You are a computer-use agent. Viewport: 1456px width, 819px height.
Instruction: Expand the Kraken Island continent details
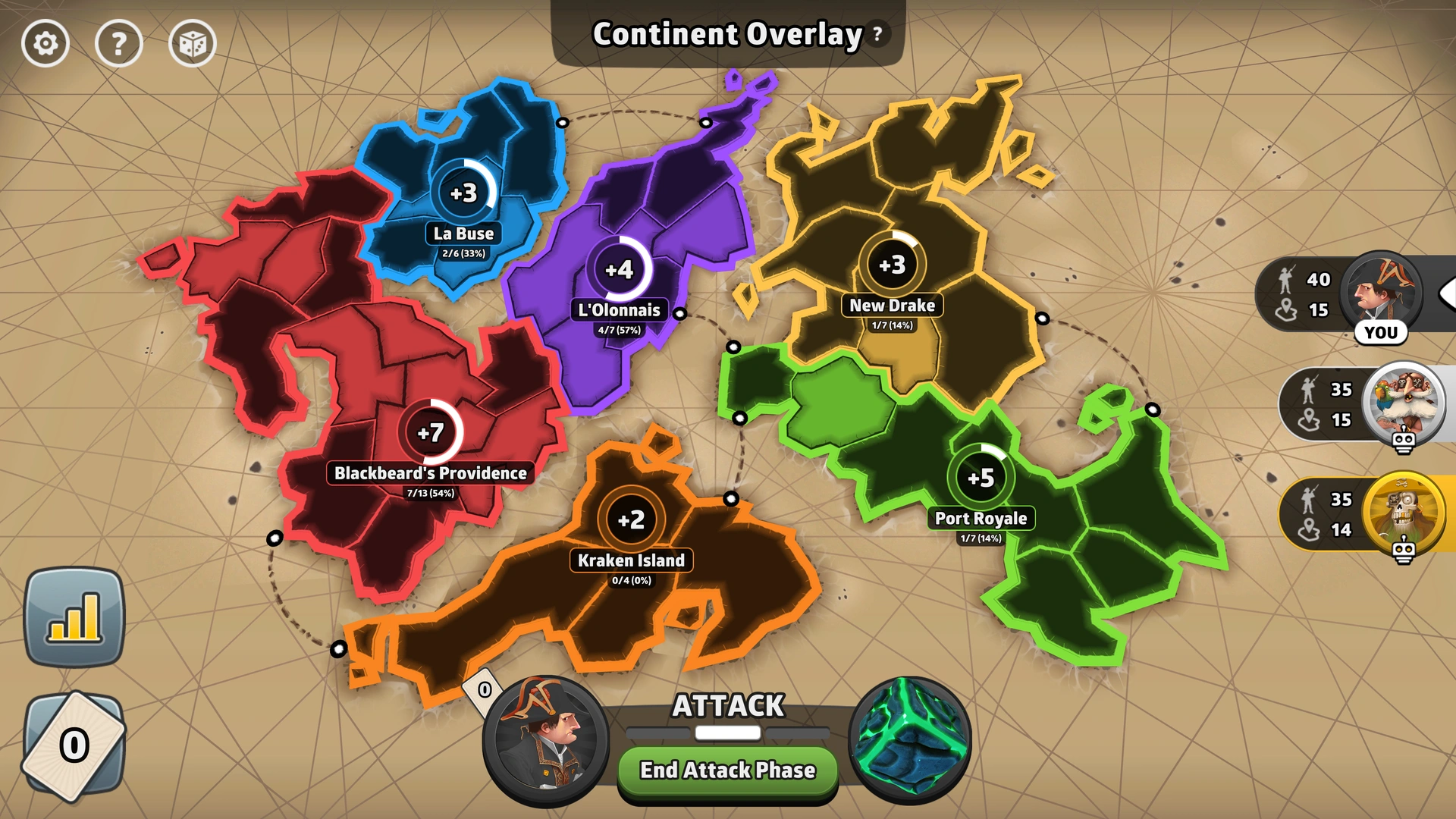[630, 561]
